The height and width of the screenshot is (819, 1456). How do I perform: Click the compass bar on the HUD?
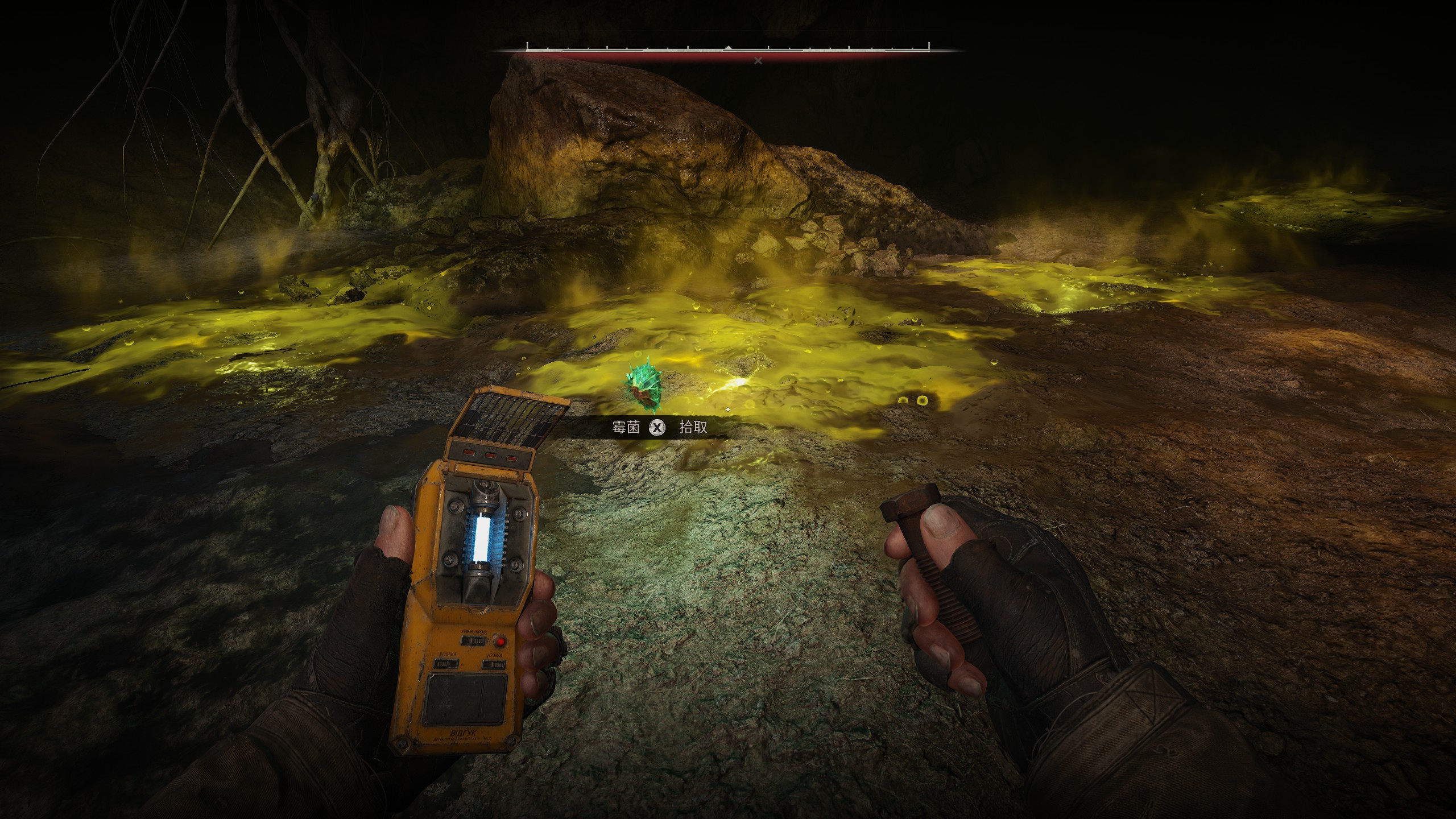click(728, 49)
